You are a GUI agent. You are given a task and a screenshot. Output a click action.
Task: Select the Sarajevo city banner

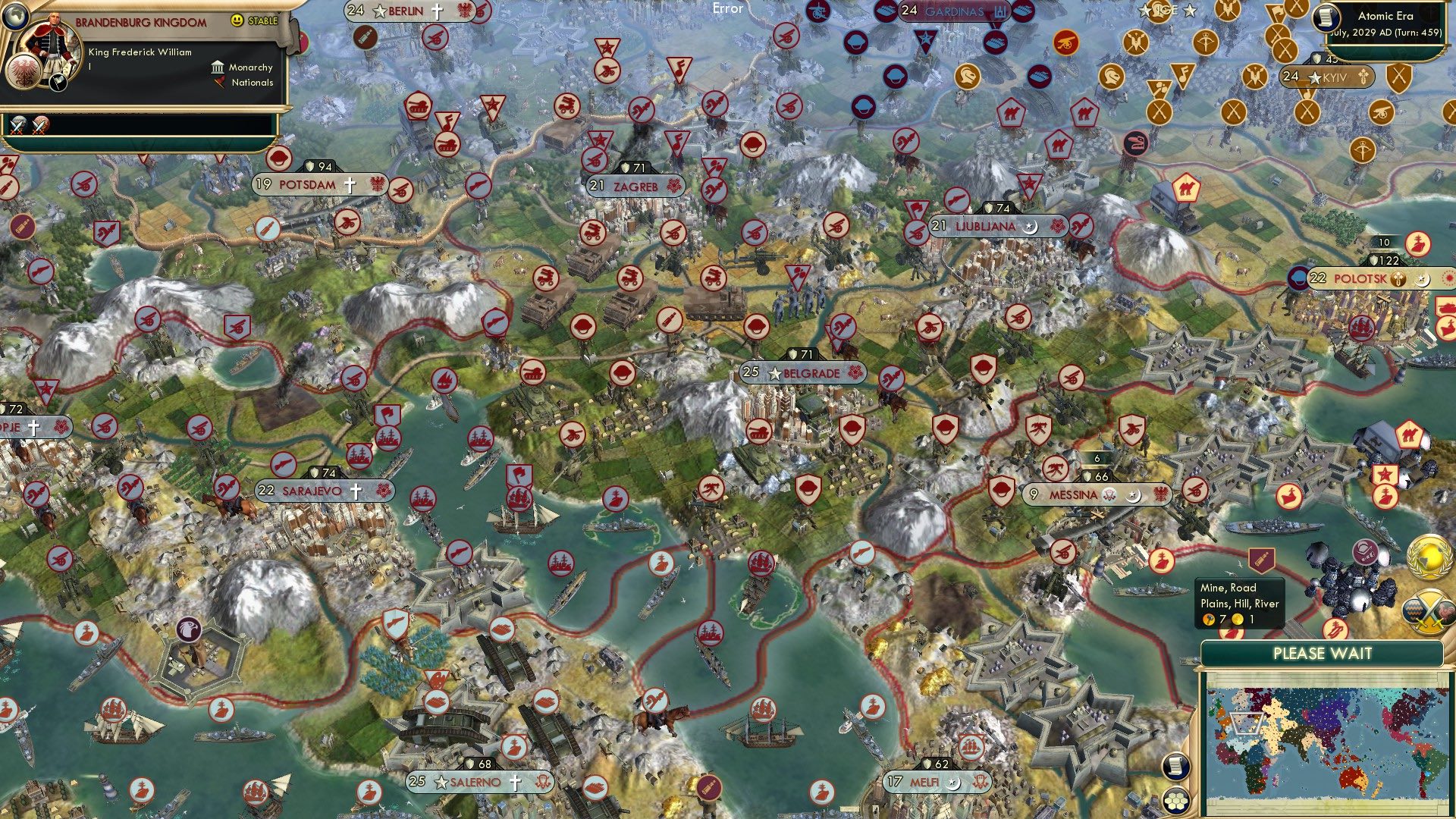pyautogui.click(x=311, y=491)
